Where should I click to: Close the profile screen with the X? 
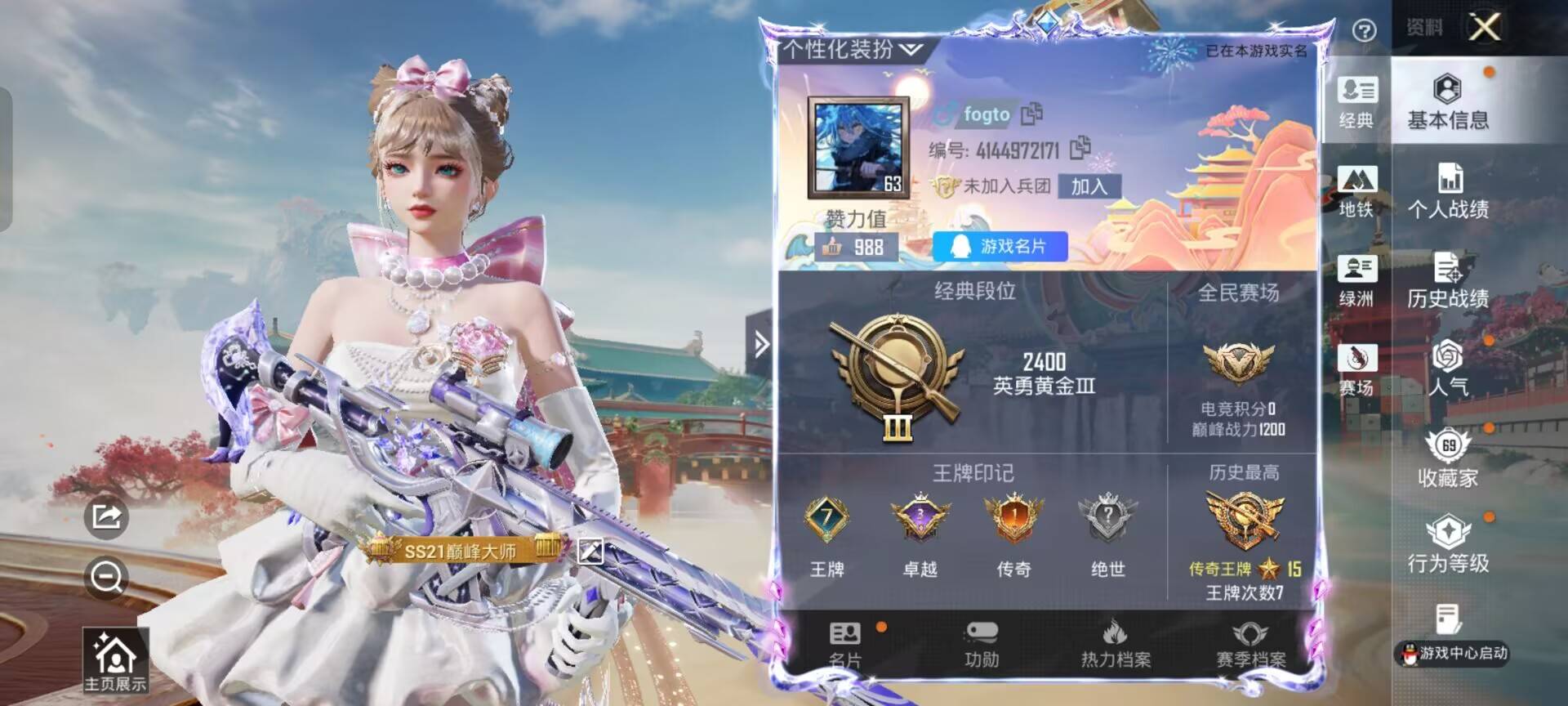tap(1484, 28)
